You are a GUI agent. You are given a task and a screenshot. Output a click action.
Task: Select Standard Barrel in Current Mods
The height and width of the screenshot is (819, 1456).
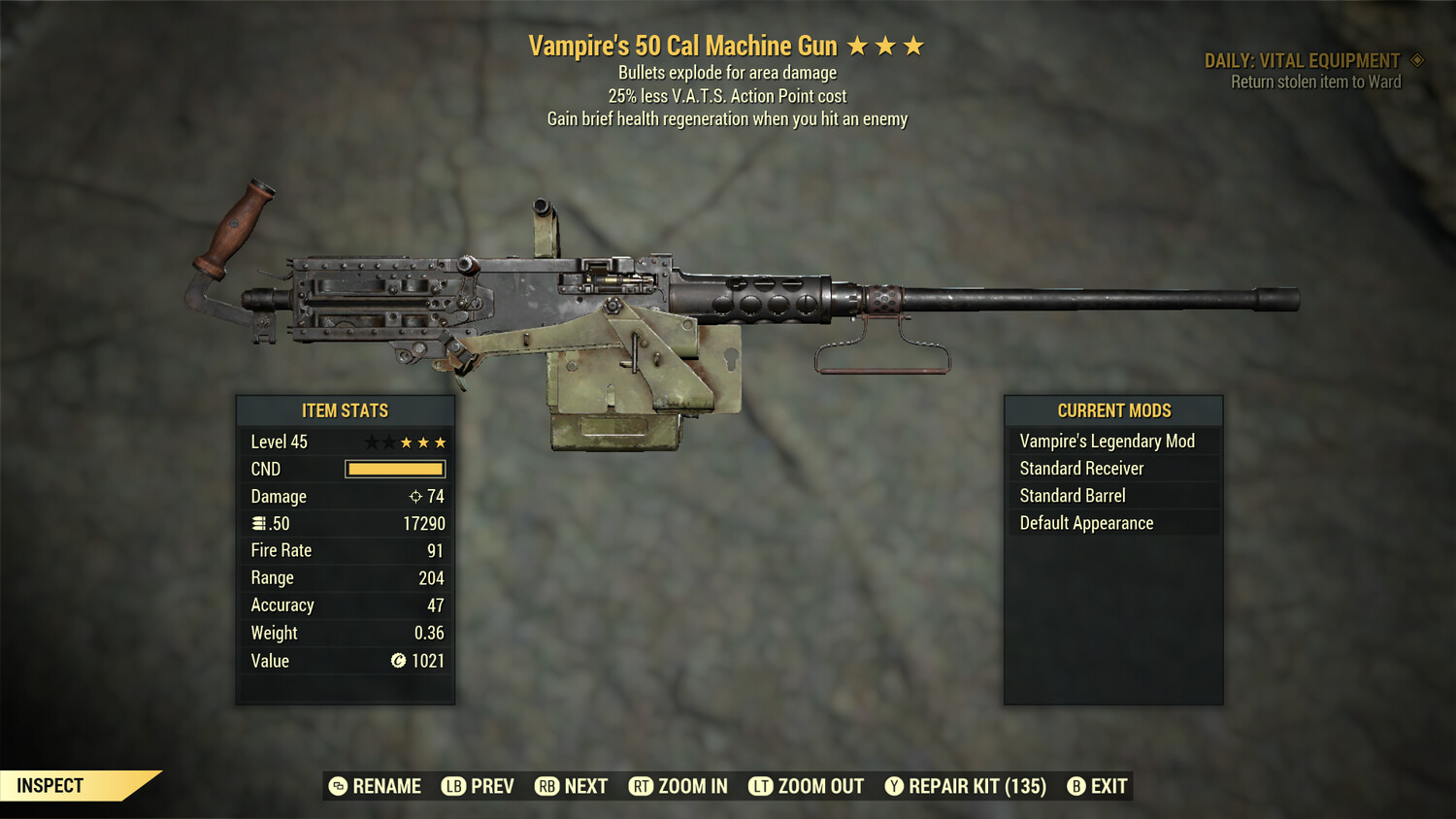coord(1072,495)
